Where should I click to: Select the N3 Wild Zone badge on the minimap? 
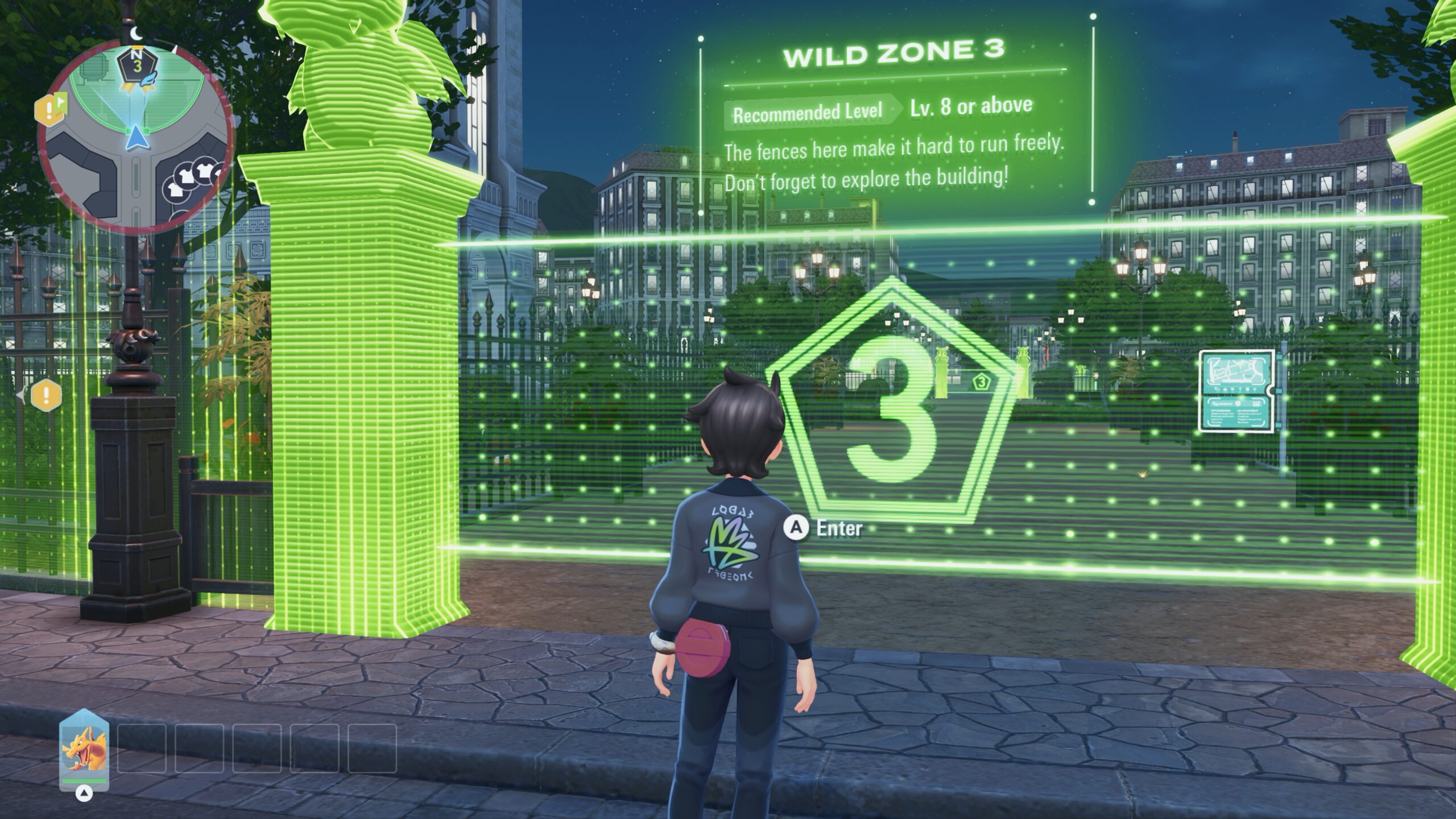136,63
